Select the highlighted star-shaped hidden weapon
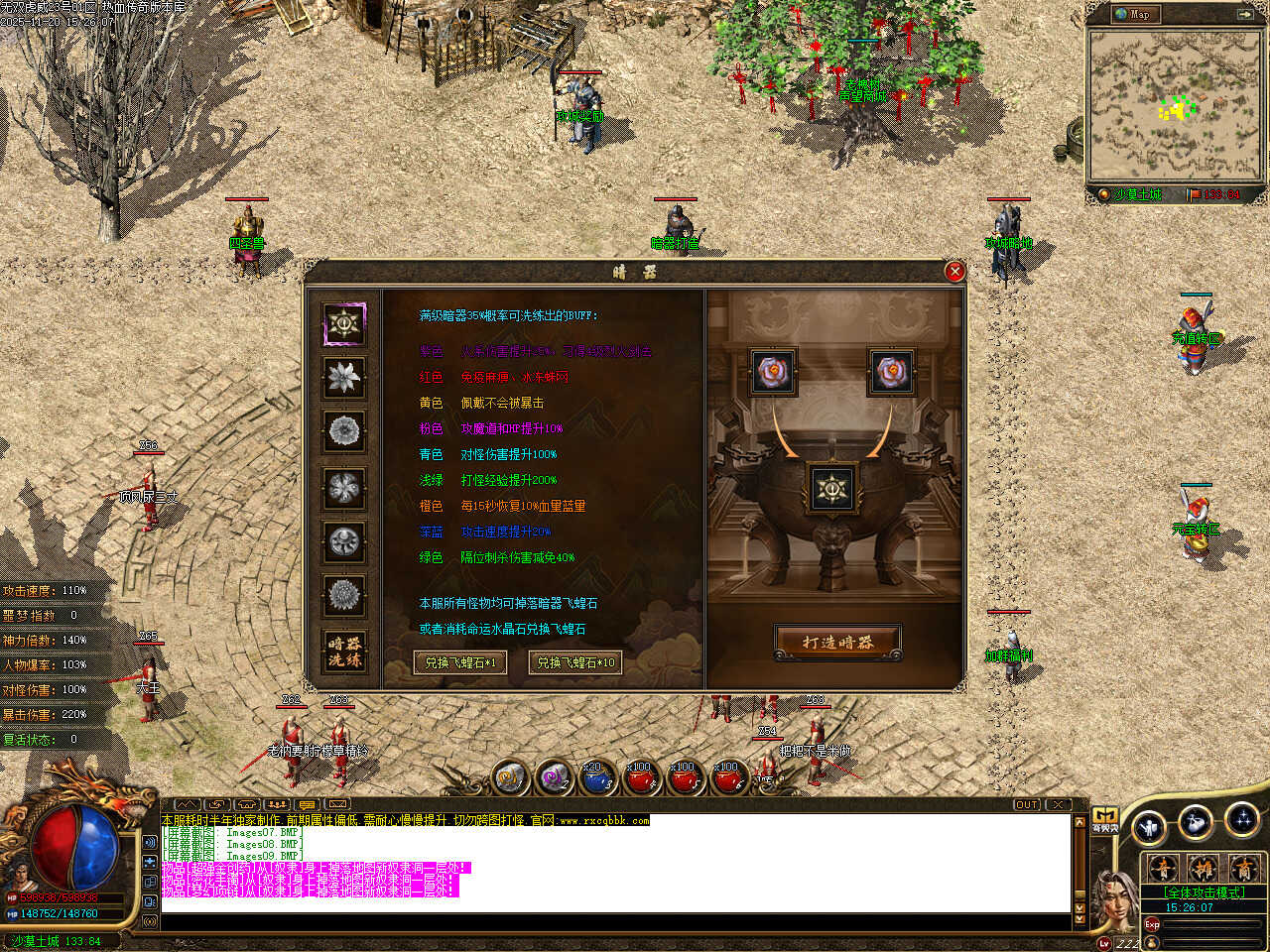The image size is (1270, 952). pos(344,323)
